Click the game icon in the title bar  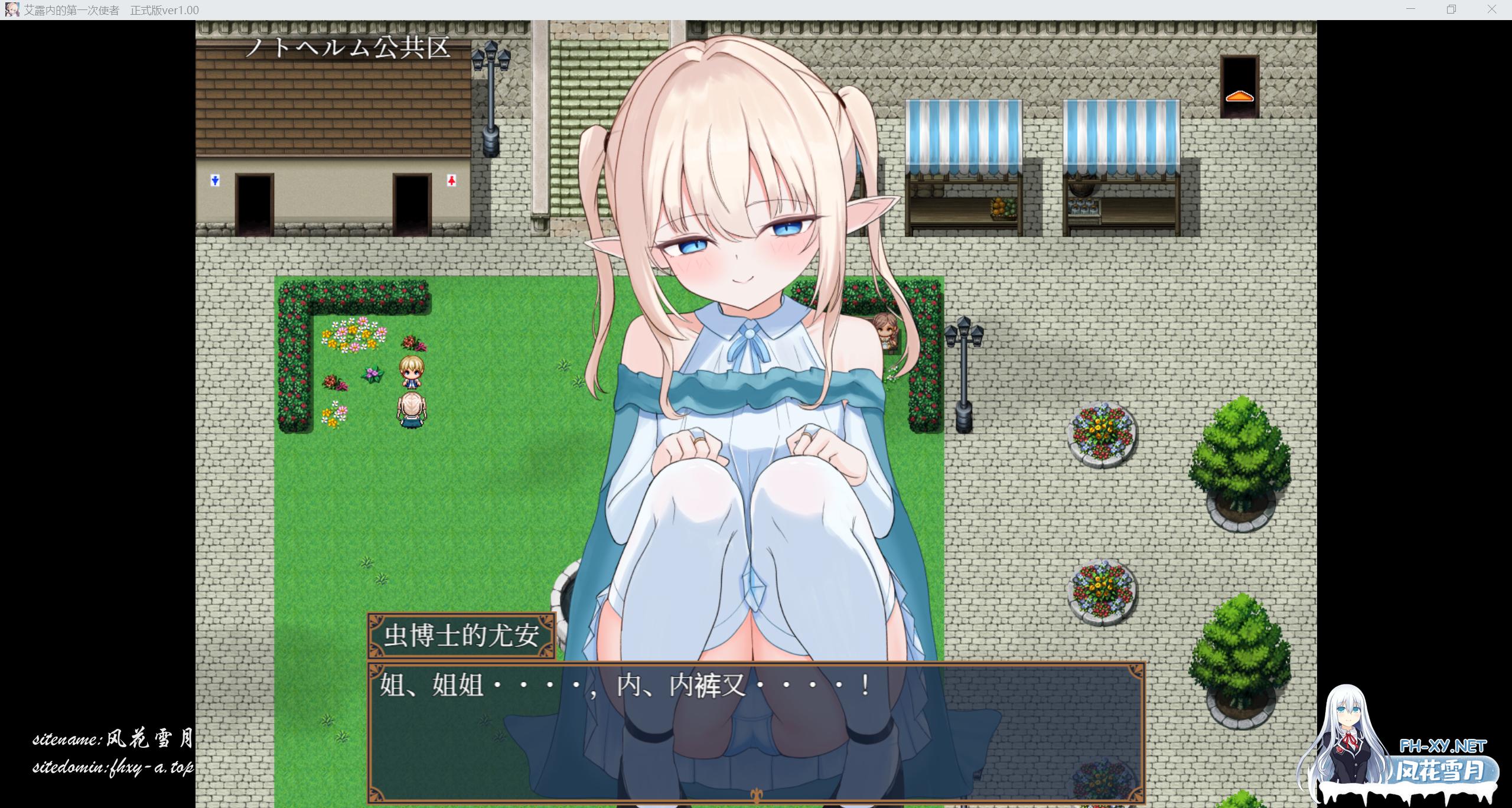(12, 9)
